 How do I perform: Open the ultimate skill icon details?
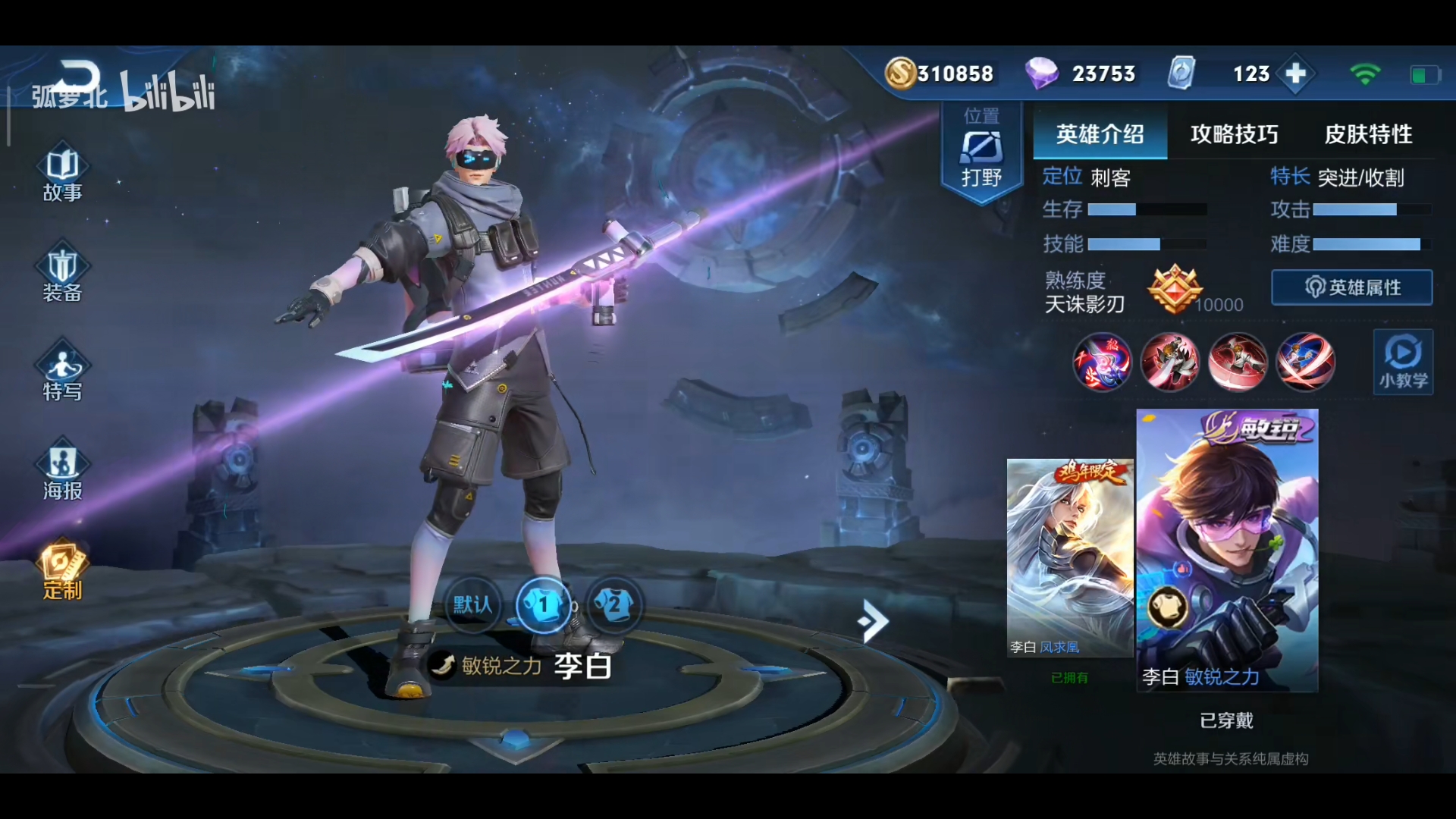point(1307,362)
